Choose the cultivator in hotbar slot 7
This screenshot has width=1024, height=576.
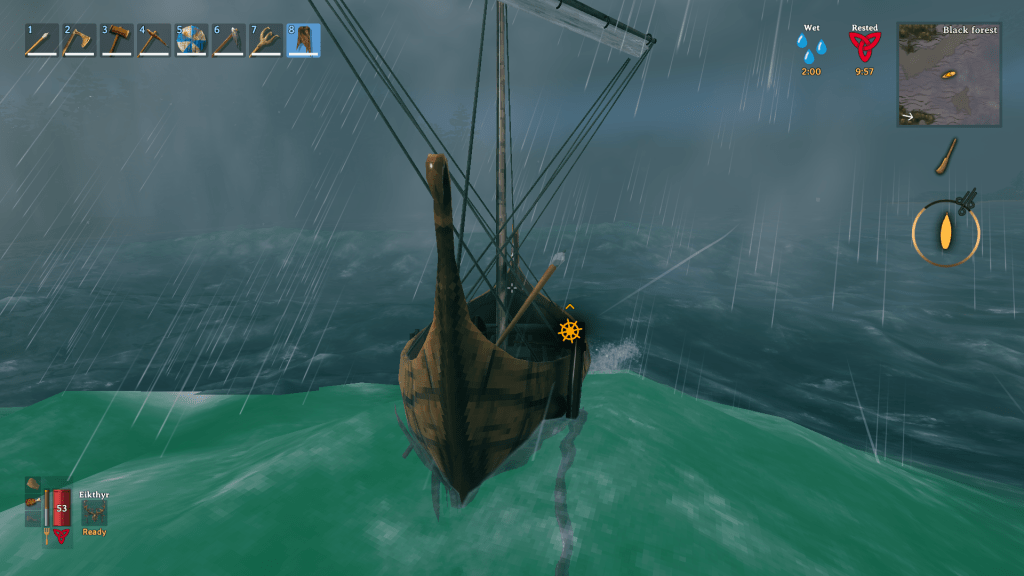click(266, 41)
